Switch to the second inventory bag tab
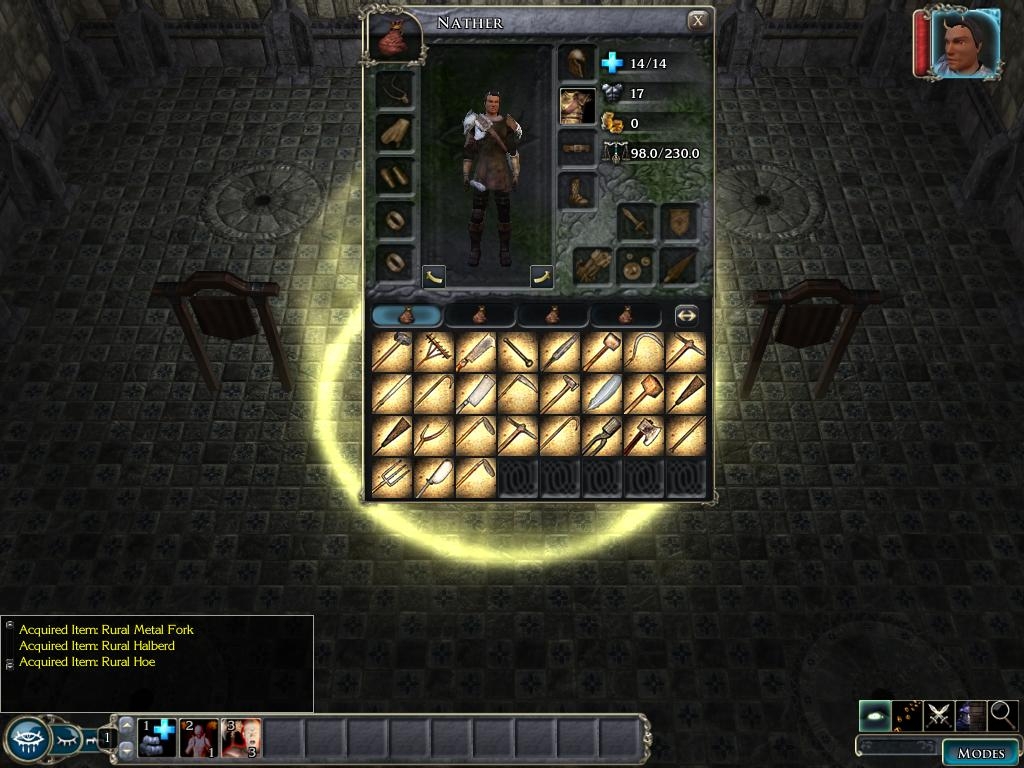This screenshot has height=768, width=1024. tap(480, 316)
